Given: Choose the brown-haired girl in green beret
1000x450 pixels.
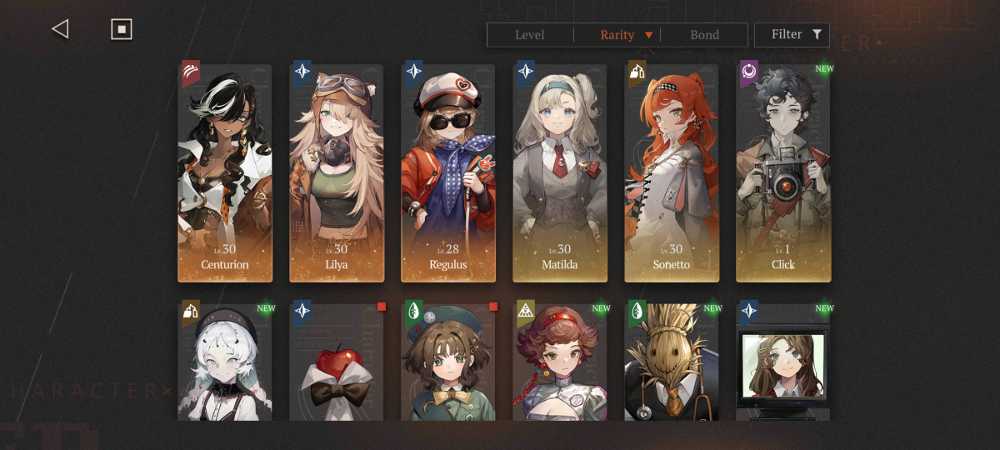Looking at the screenshot, I should (448, 362).
